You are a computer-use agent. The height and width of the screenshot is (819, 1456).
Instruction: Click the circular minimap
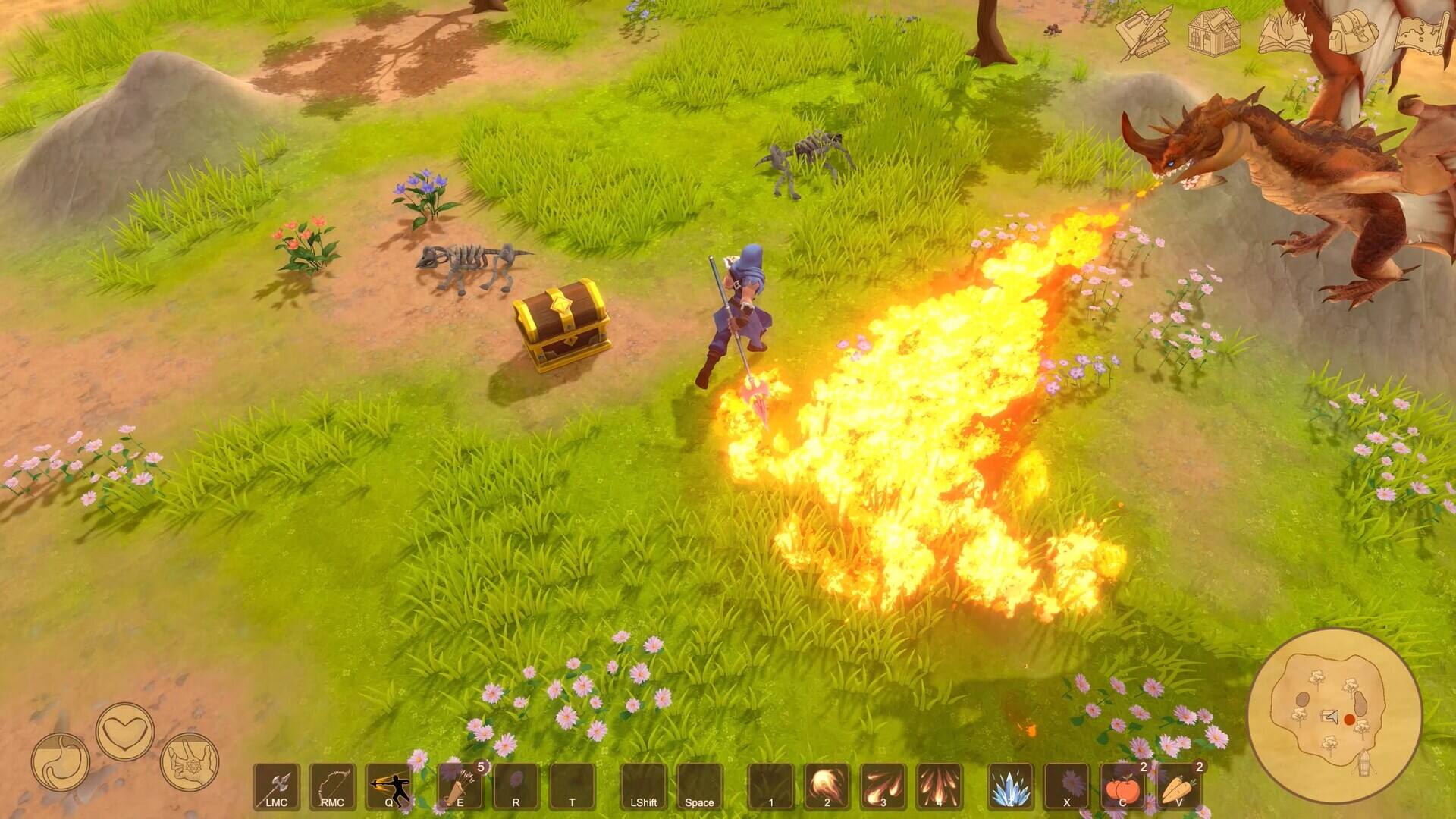pyautogui.click(x=1334, y=716)
